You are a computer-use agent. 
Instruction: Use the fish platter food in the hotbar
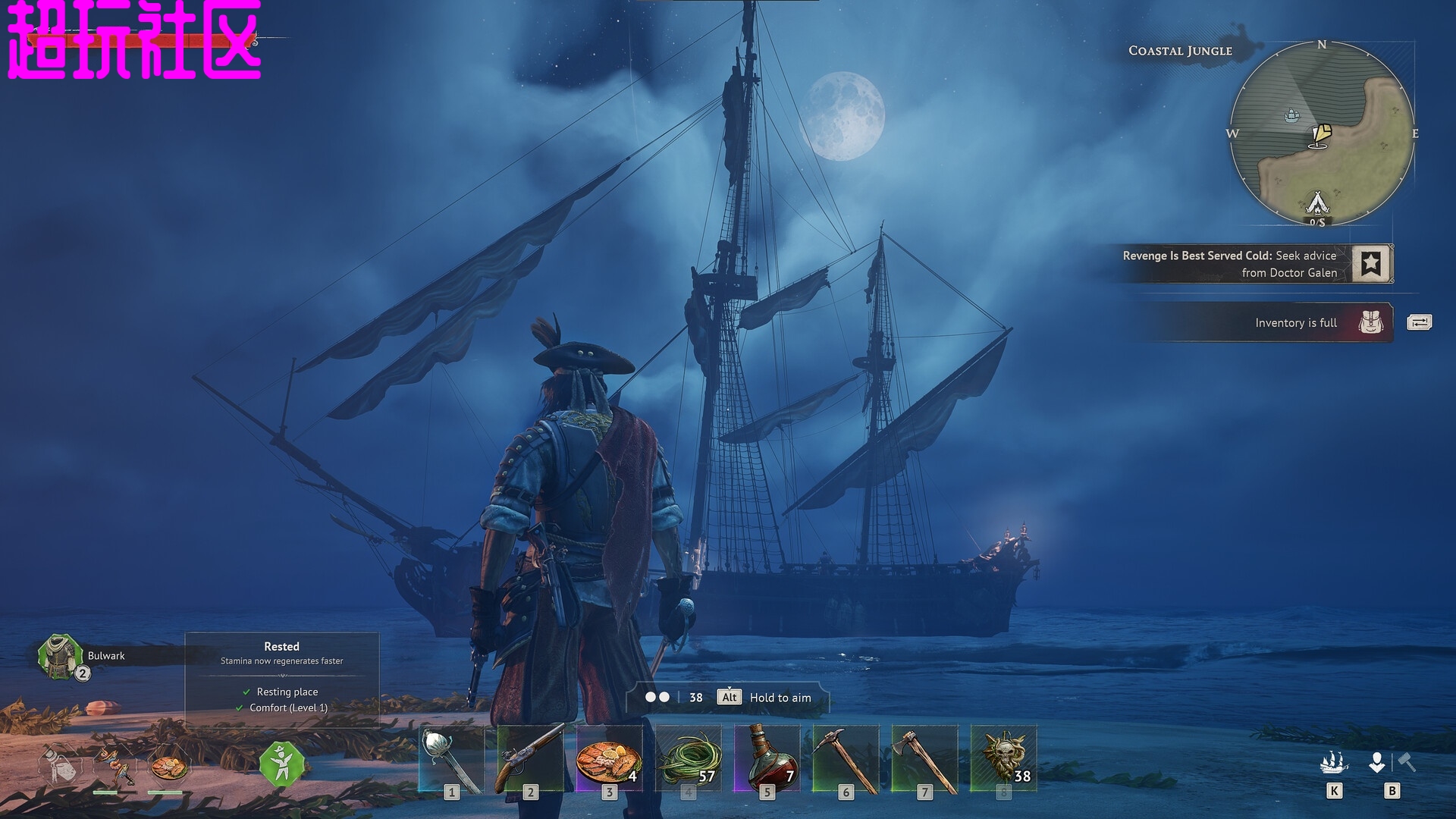(609, 760)
